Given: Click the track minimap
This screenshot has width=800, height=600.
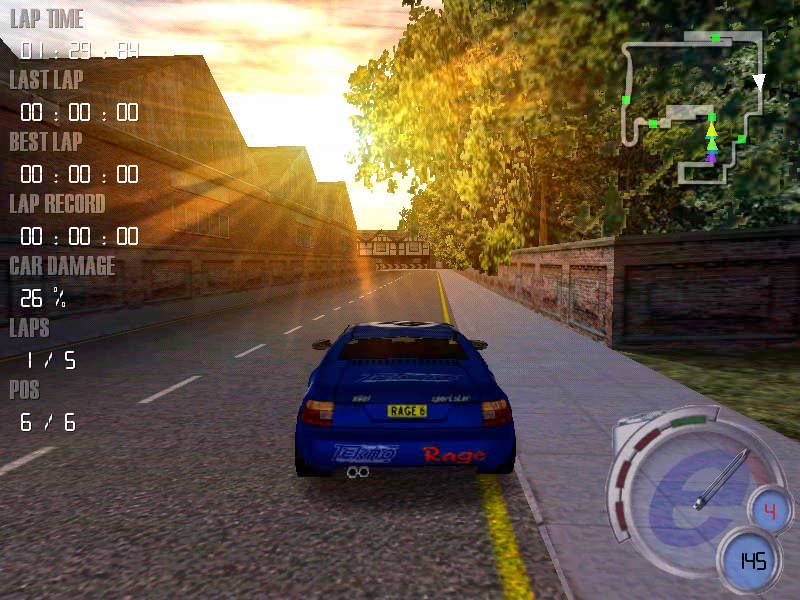Looking at the screenshot, I should click(692, 107).
